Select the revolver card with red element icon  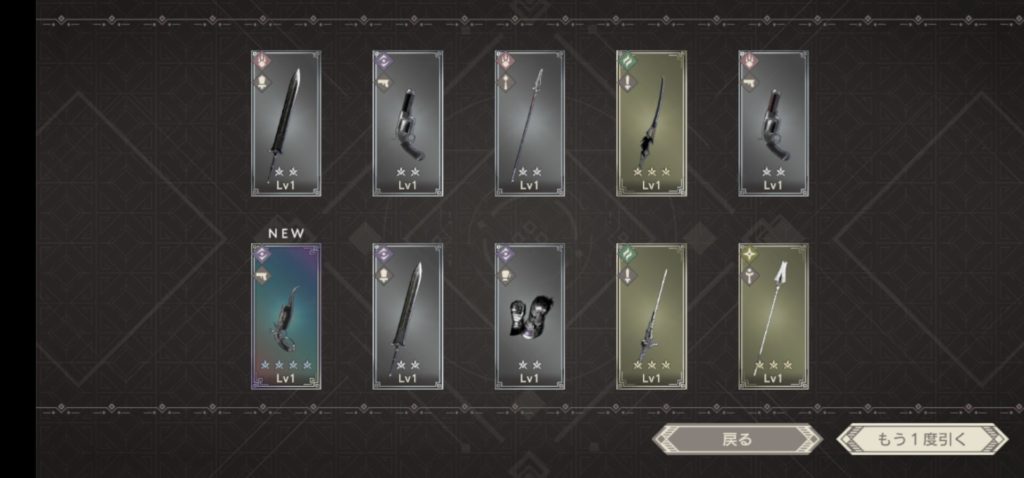coord(773,123)
